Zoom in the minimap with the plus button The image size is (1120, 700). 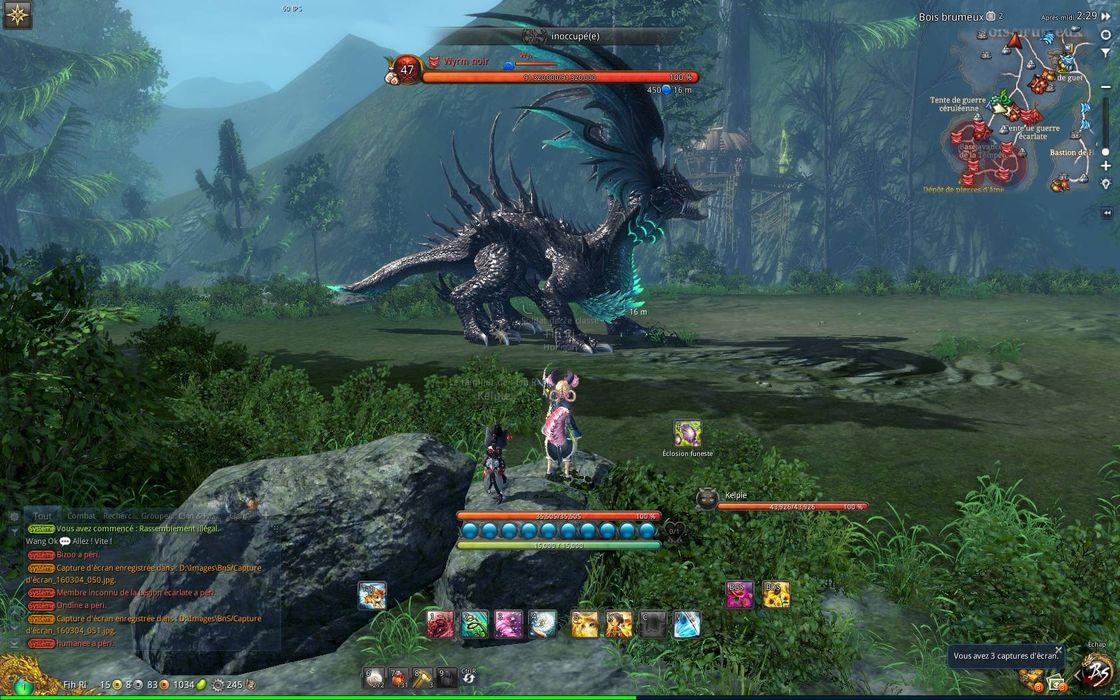tap(1105, 166)
